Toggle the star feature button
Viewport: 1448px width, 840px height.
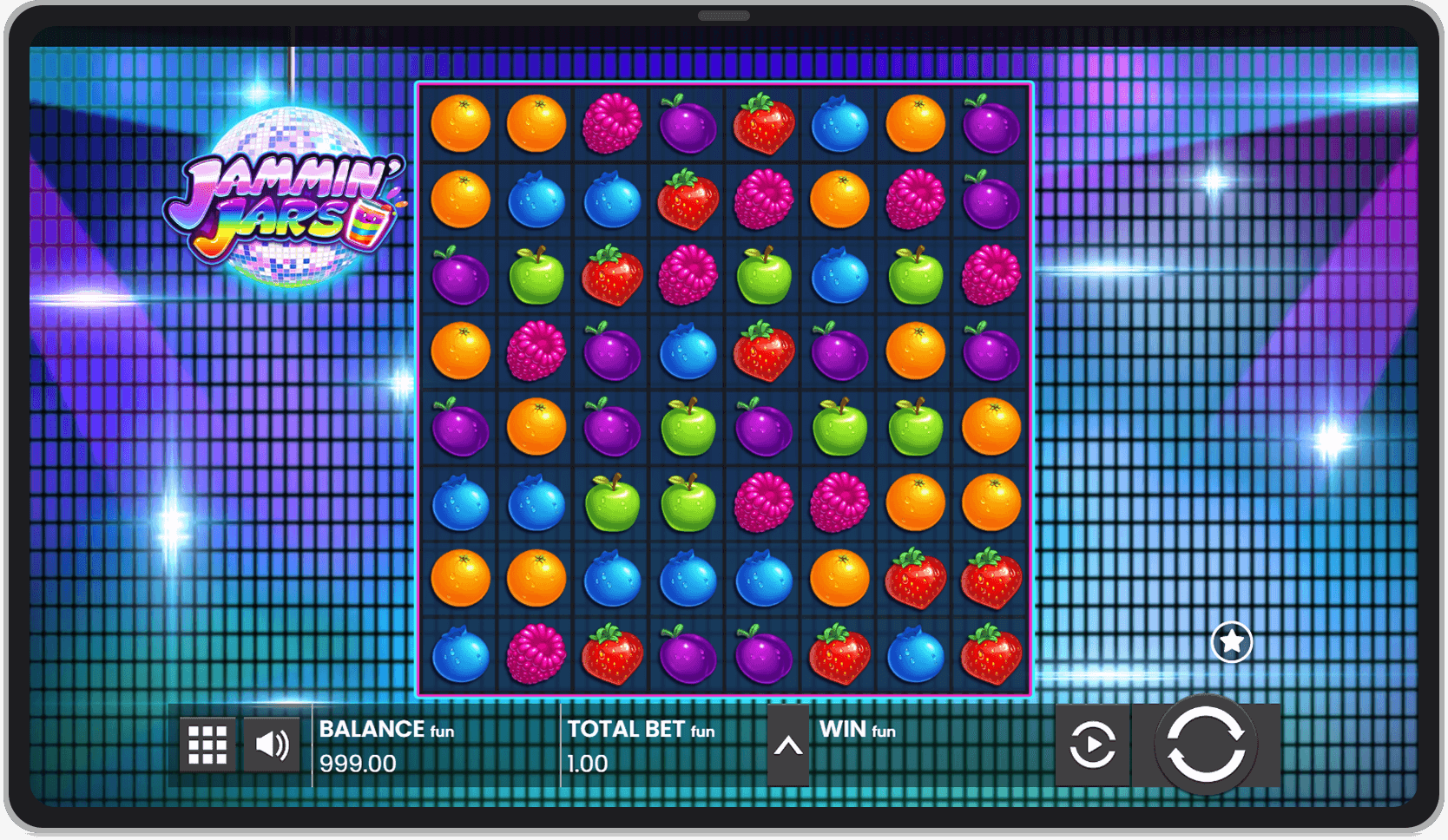tap(1231, 642)
